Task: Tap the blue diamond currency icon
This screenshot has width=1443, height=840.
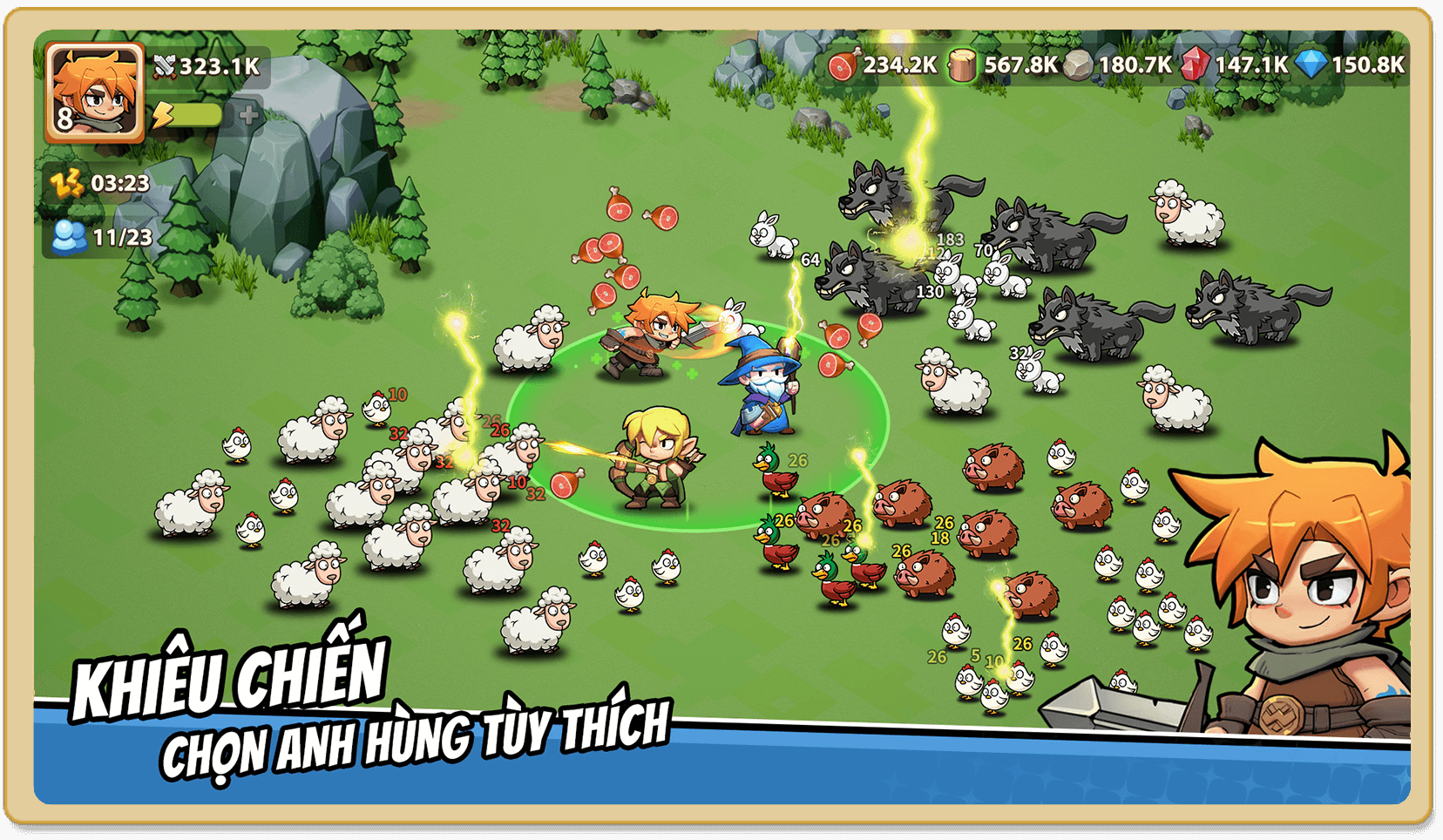Action: (x=1311, y=64)
